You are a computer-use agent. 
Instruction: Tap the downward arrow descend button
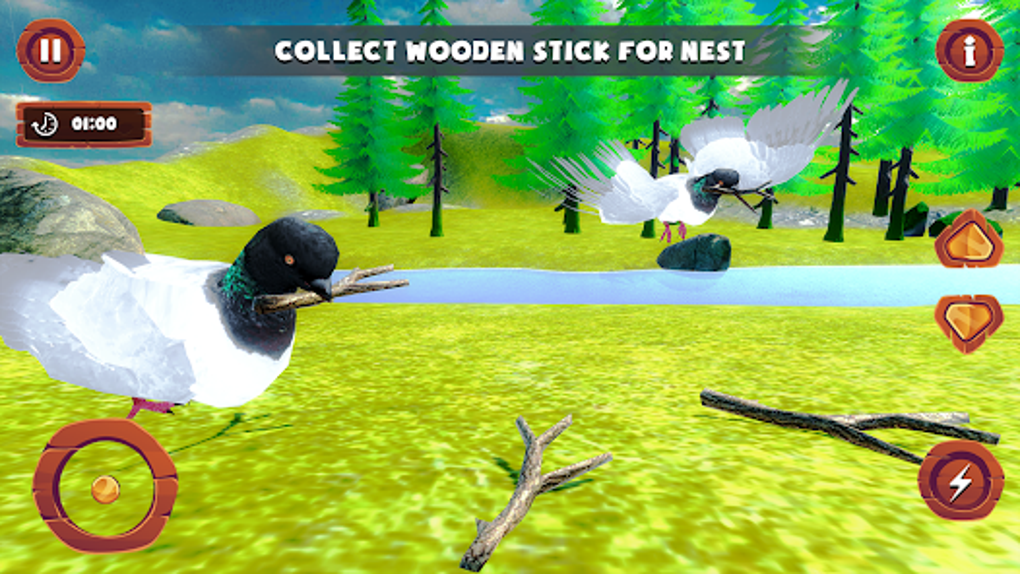pyautogui.click(x=968, y=322)
